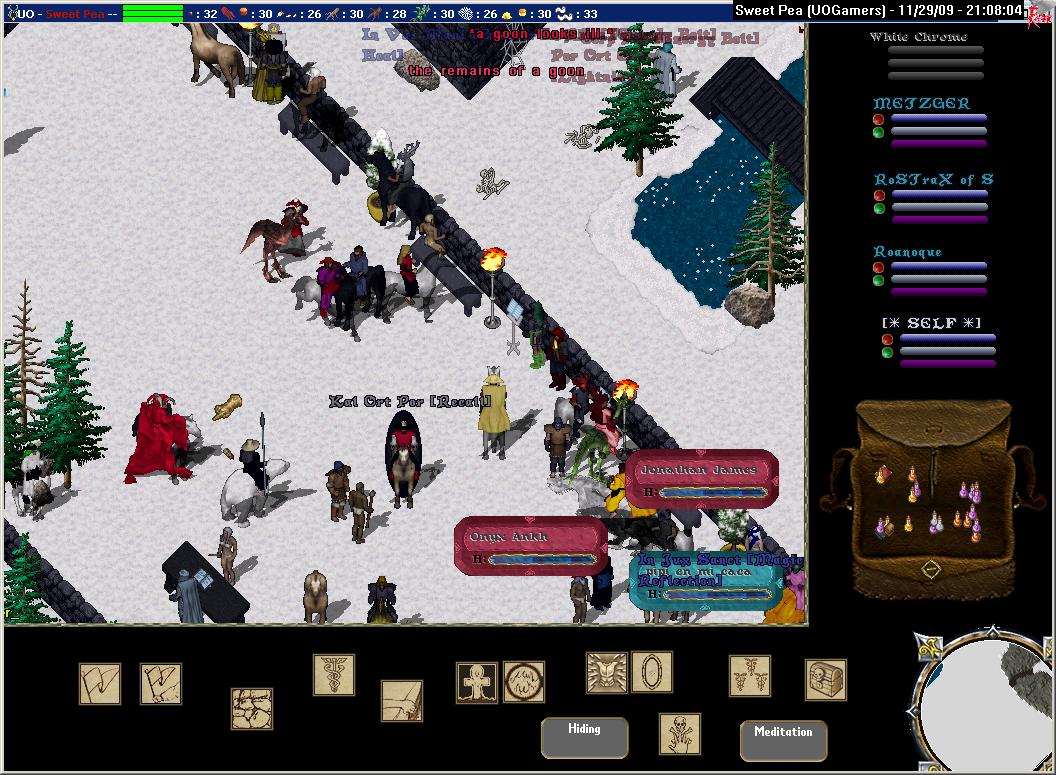The width and height of the screenshot is (1056, 775).
Task: Select the single caduceus spell icon
Action: pyautogui.click(x=333, y=675)
